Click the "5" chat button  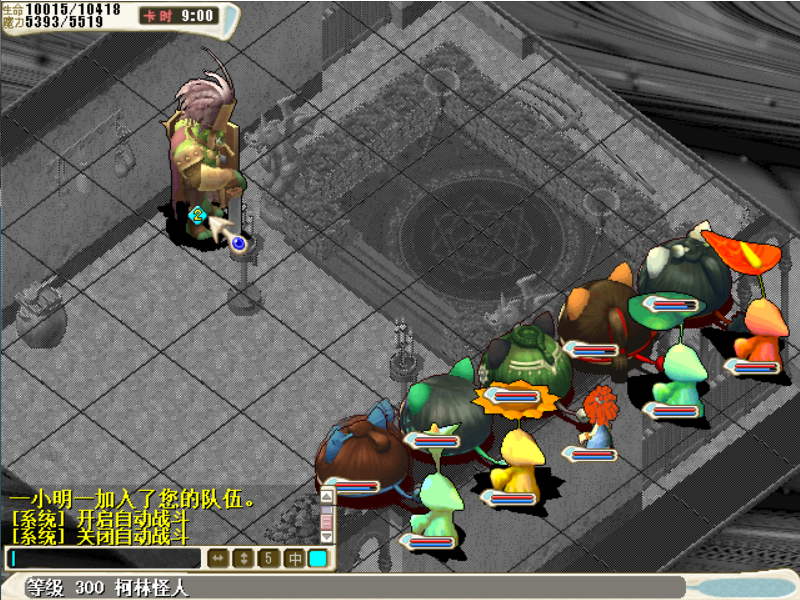[x=268, y=558]
